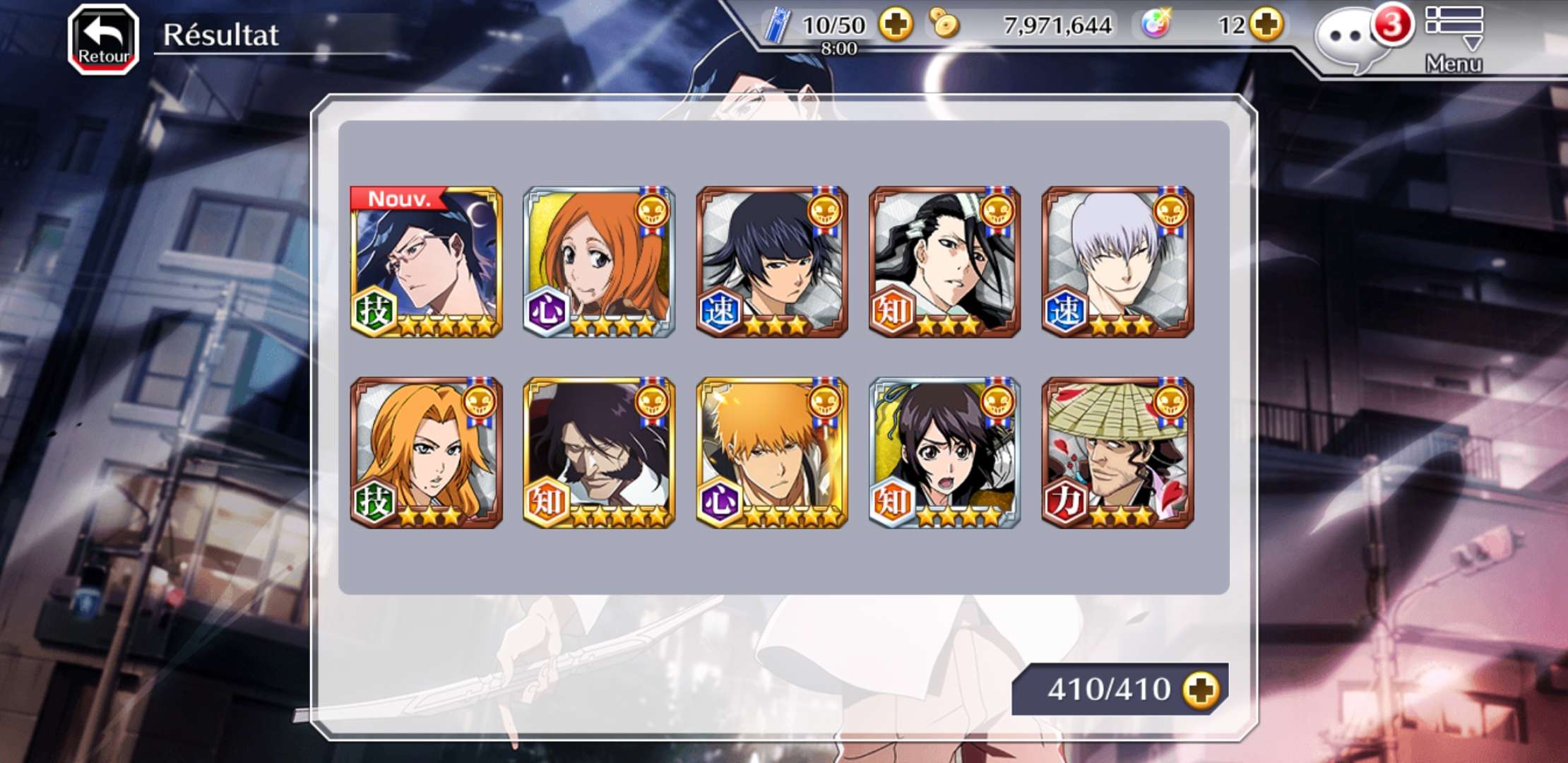View the dark-haired mustached five-star card

tap(599, 453)
